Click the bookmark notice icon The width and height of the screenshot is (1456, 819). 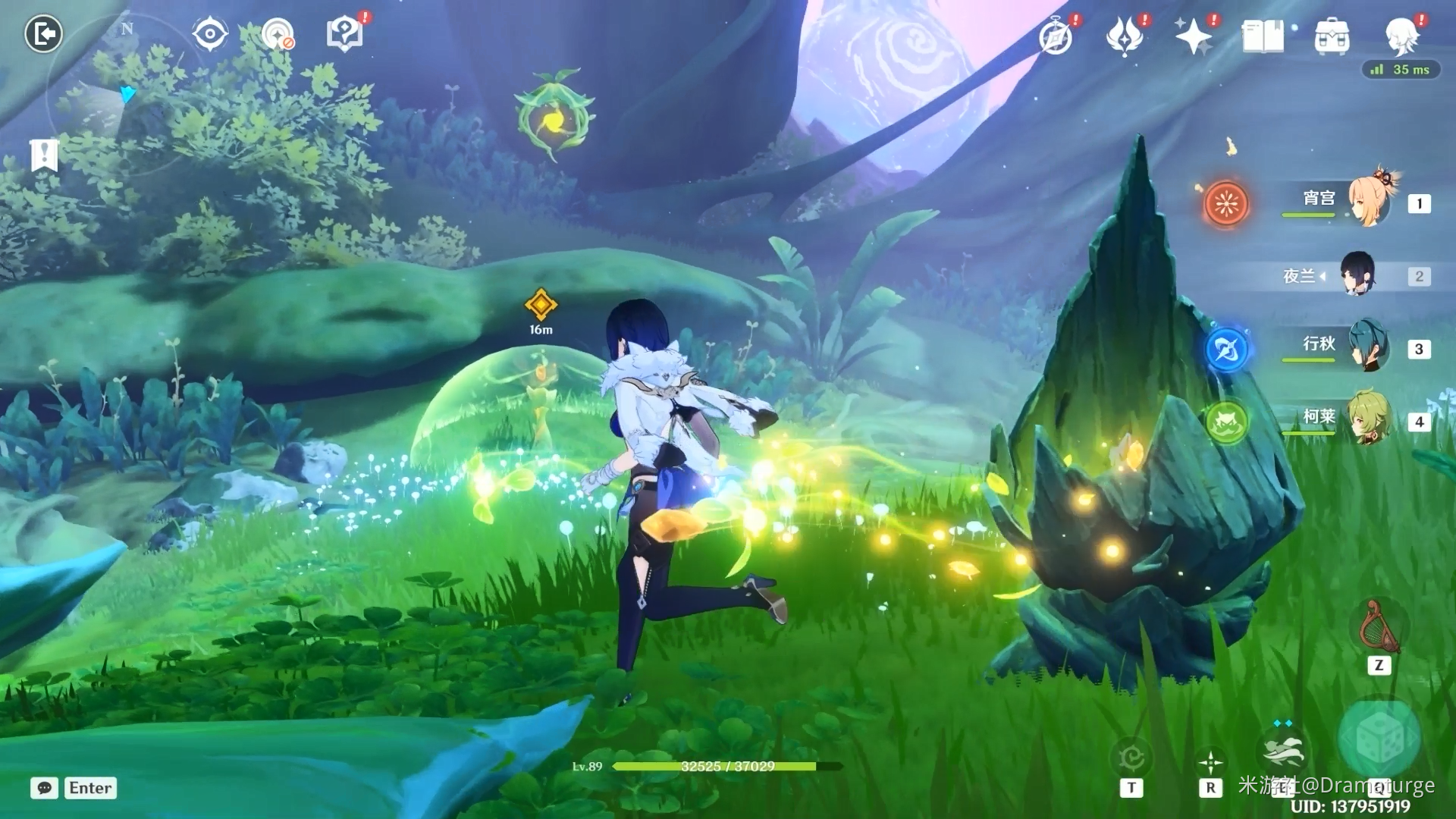tap(44, 155)
